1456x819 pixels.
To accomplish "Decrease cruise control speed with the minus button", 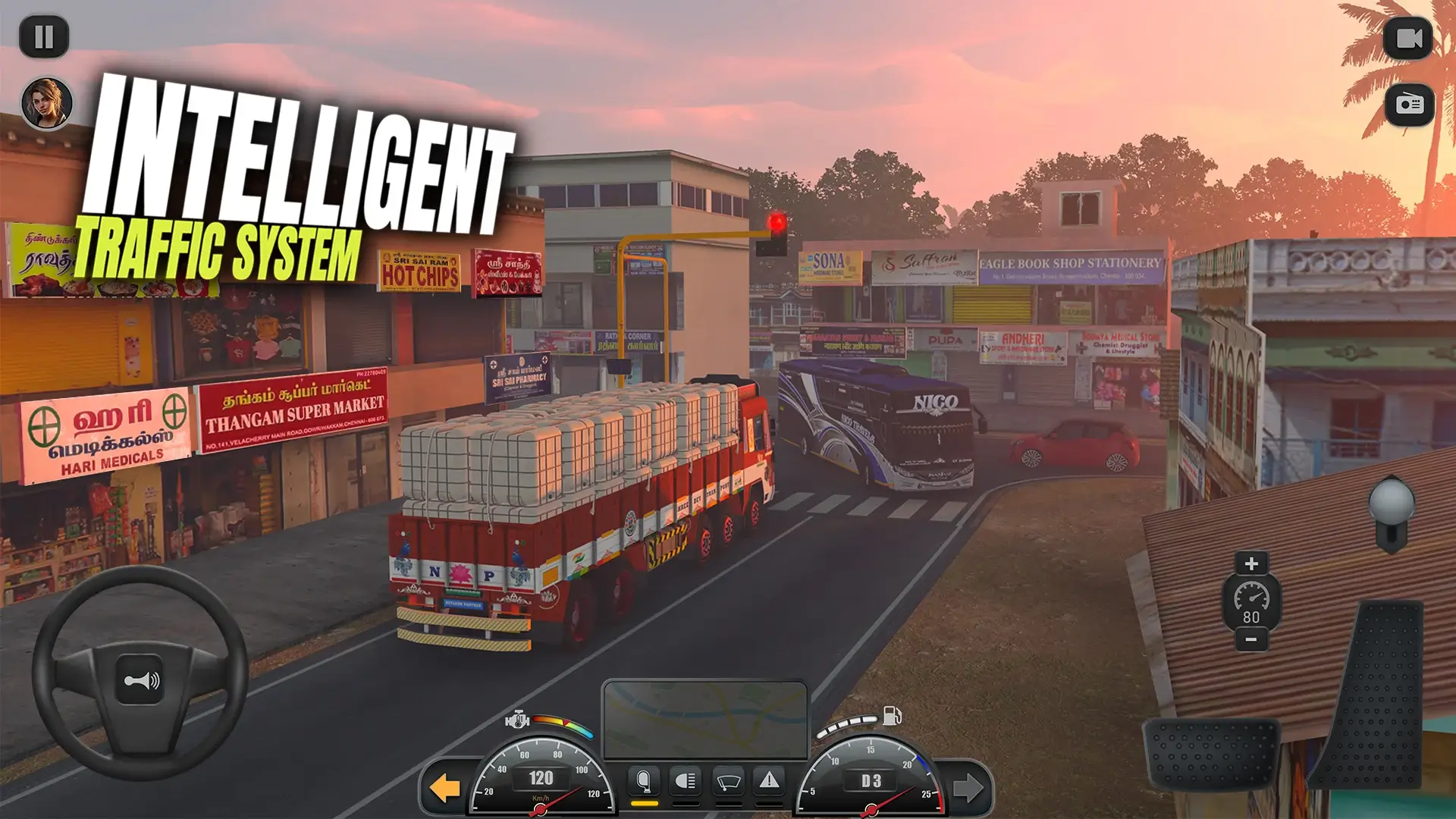I will coord(1252,641).
